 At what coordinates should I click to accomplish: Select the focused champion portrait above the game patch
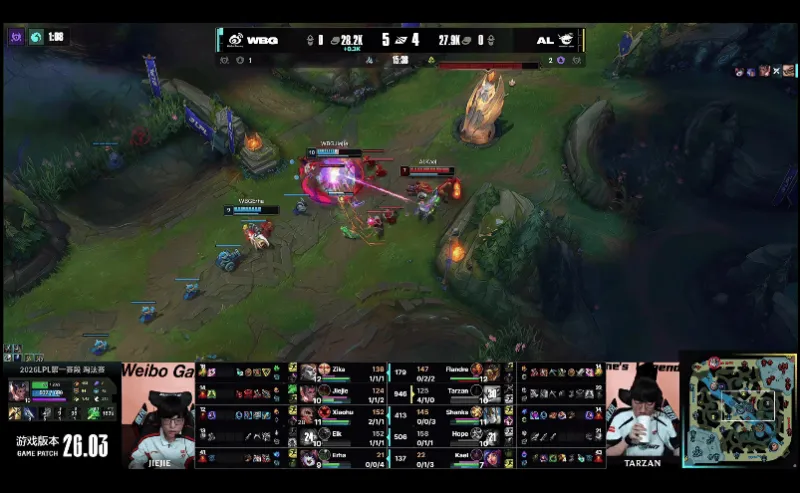point(19,390)
